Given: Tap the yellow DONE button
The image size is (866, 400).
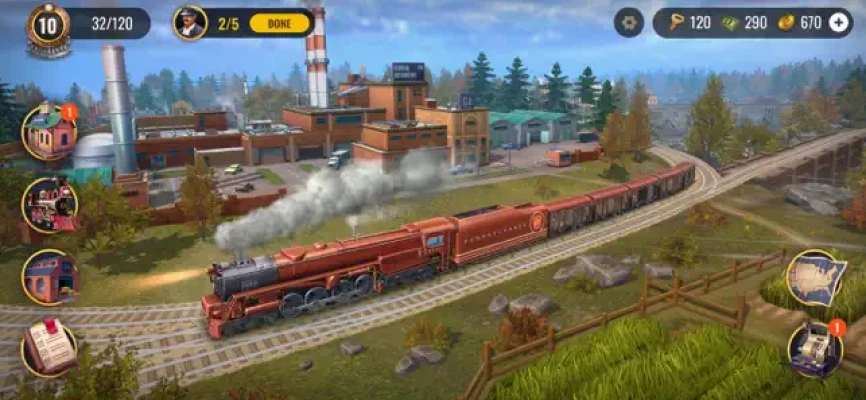Looking at the screenshot, I should (280, 23).
